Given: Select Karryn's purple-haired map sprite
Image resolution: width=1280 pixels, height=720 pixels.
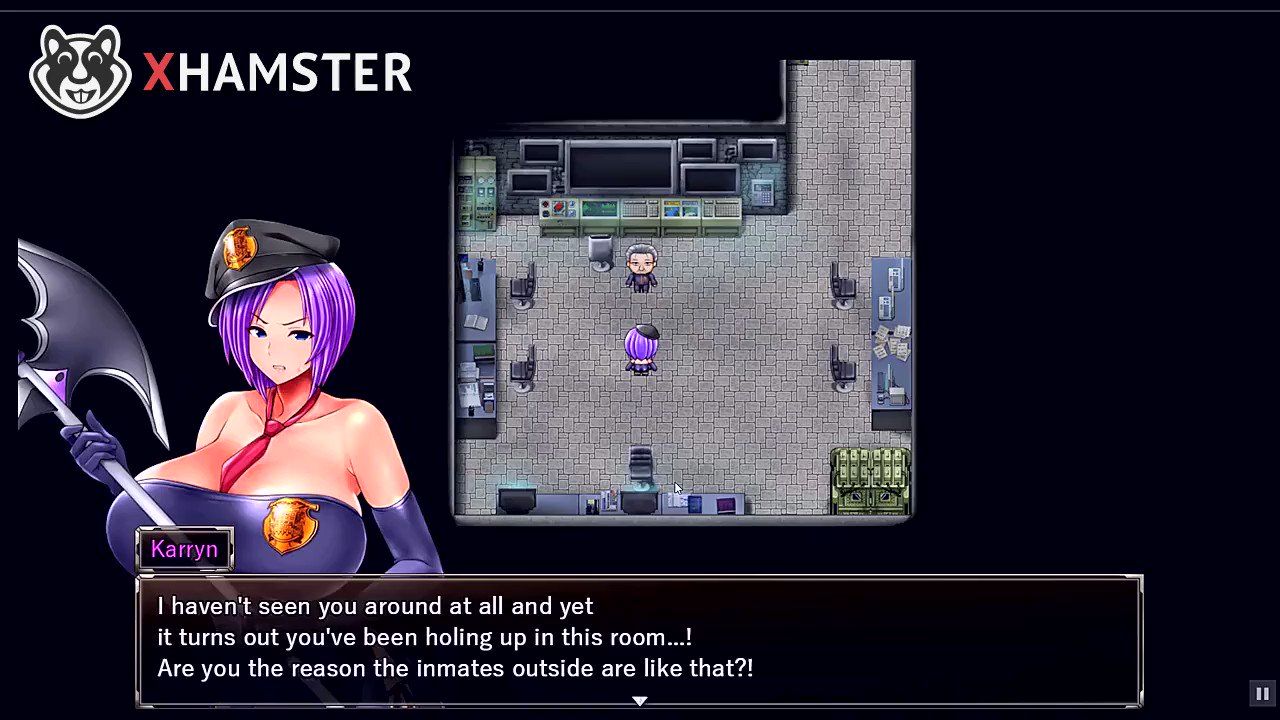Looking at the screenshot, I should 643,350.
